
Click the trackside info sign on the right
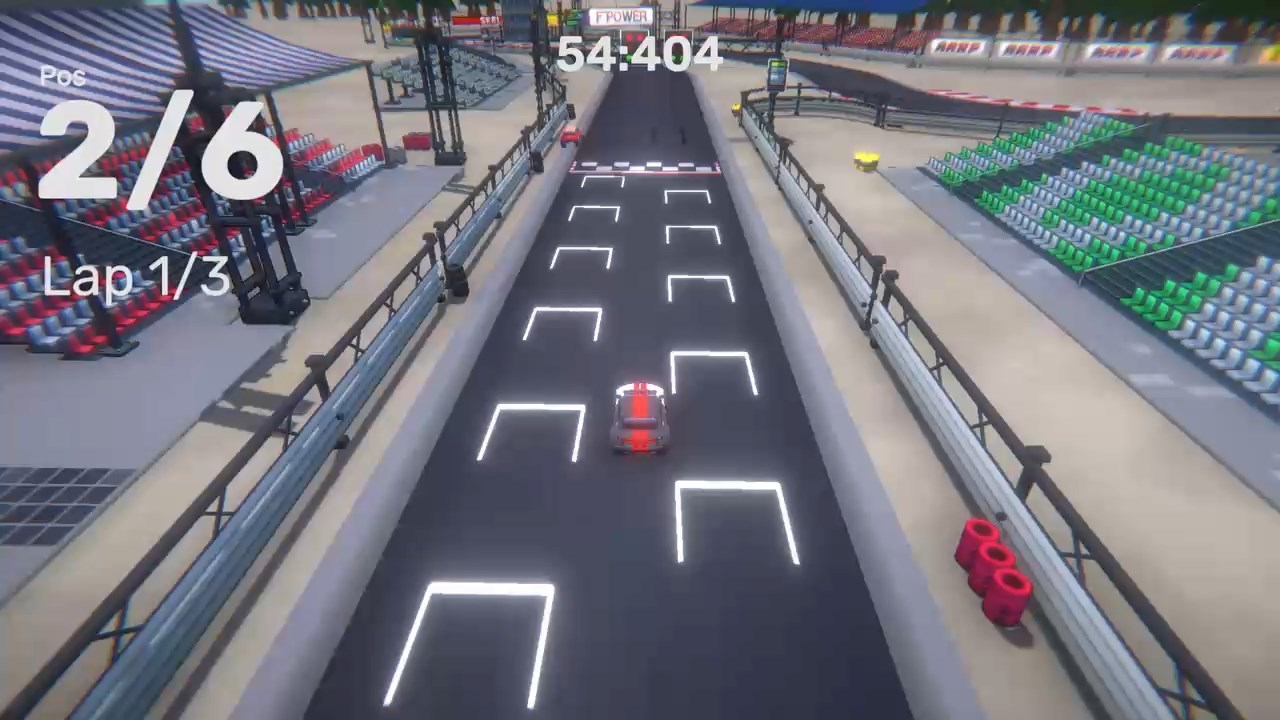pos(777,76)
